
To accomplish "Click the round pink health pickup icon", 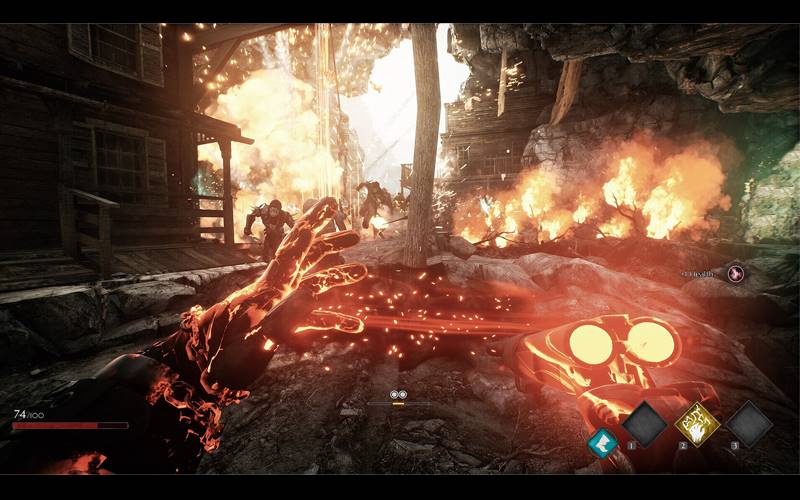I will click(x=736, y=271).
